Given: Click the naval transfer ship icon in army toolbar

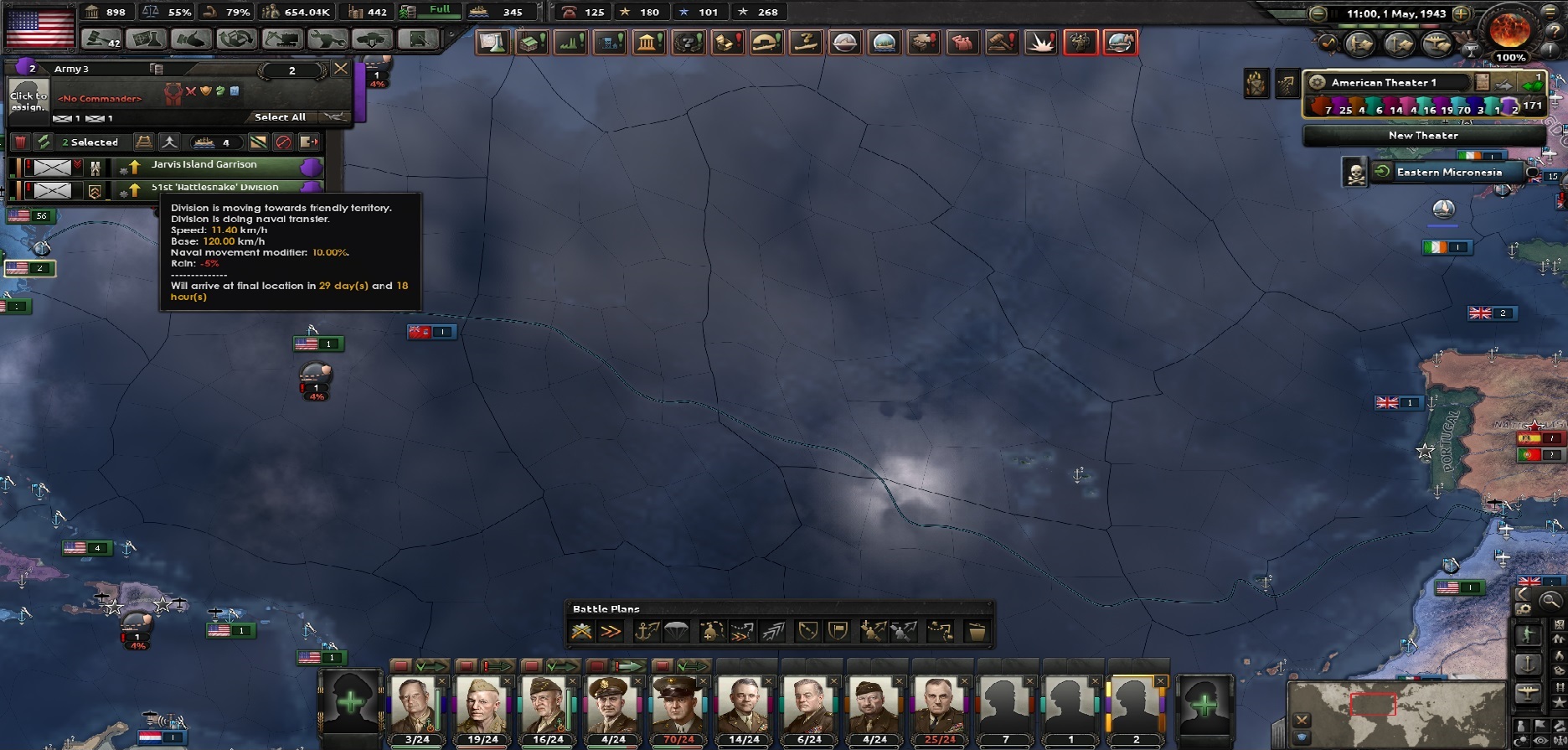Looking at the screenshot, I should pyautogui.click(x=204, y=142).
